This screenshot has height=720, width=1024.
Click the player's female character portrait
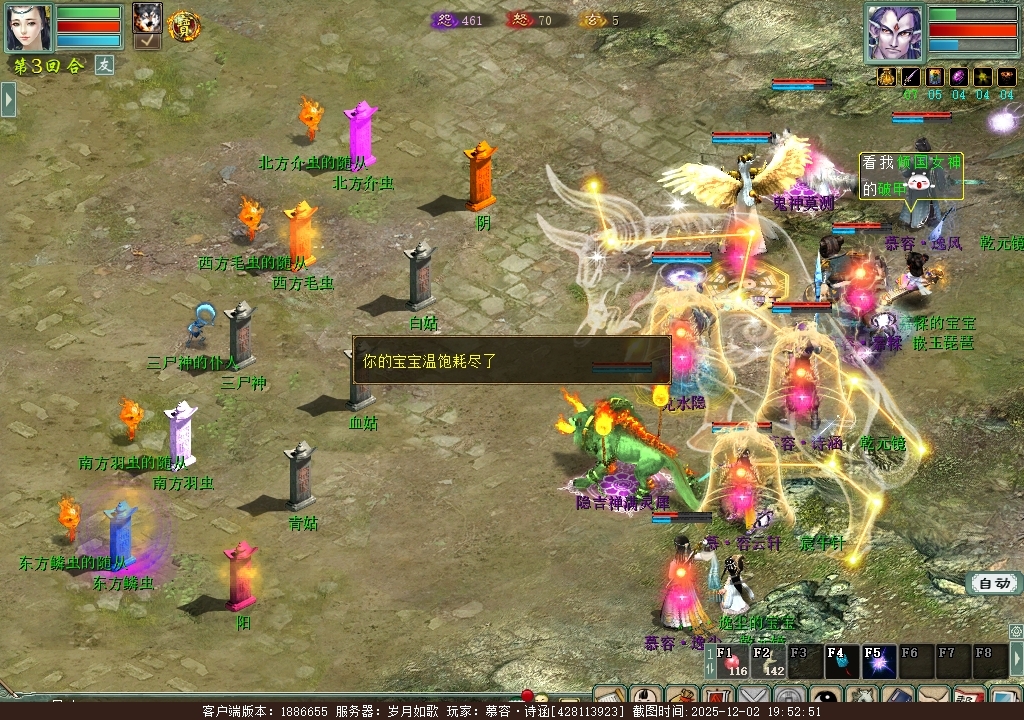tap(28, 27)
